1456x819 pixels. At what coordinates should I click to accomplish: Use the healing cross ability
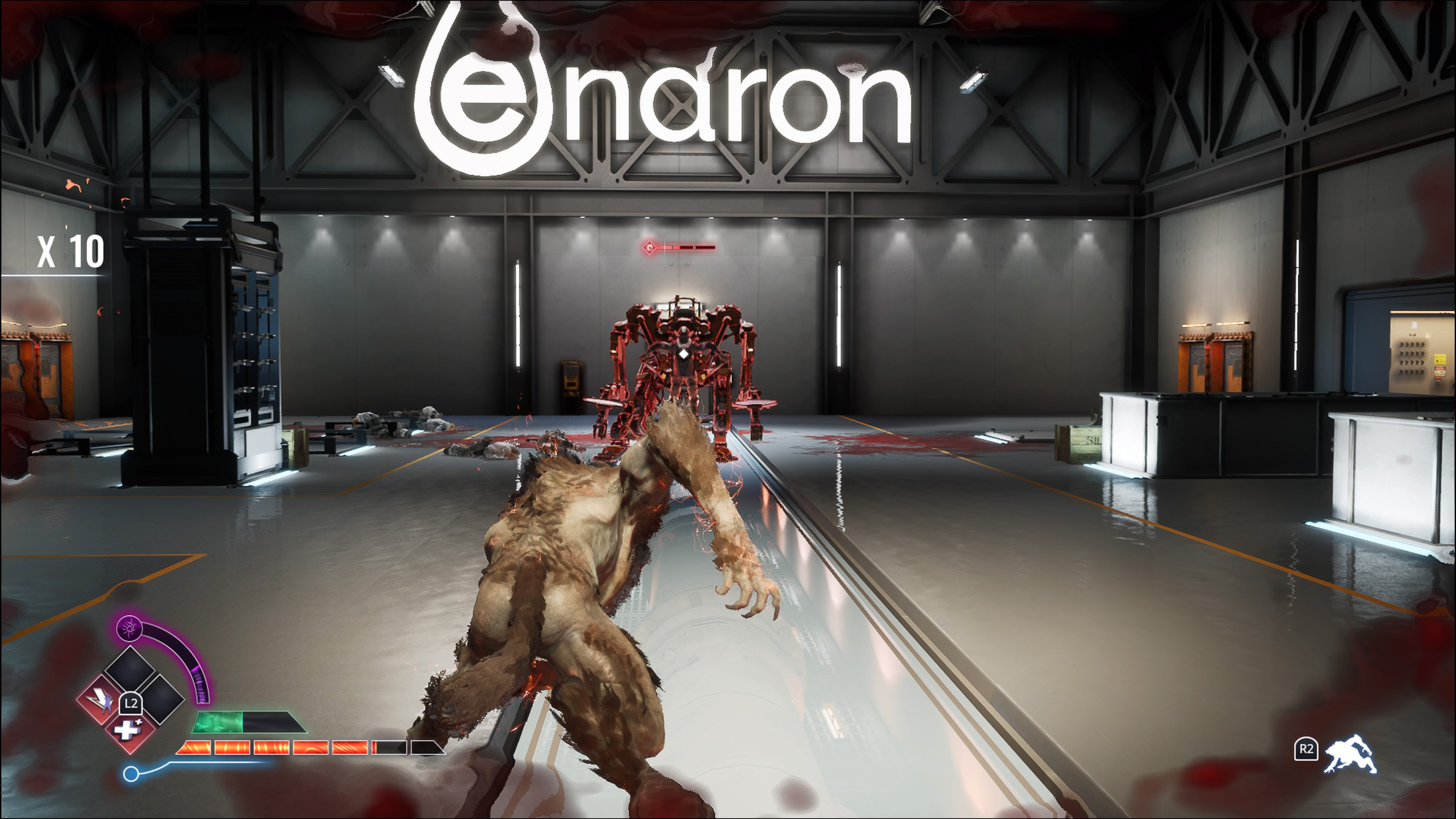(129, 730)
